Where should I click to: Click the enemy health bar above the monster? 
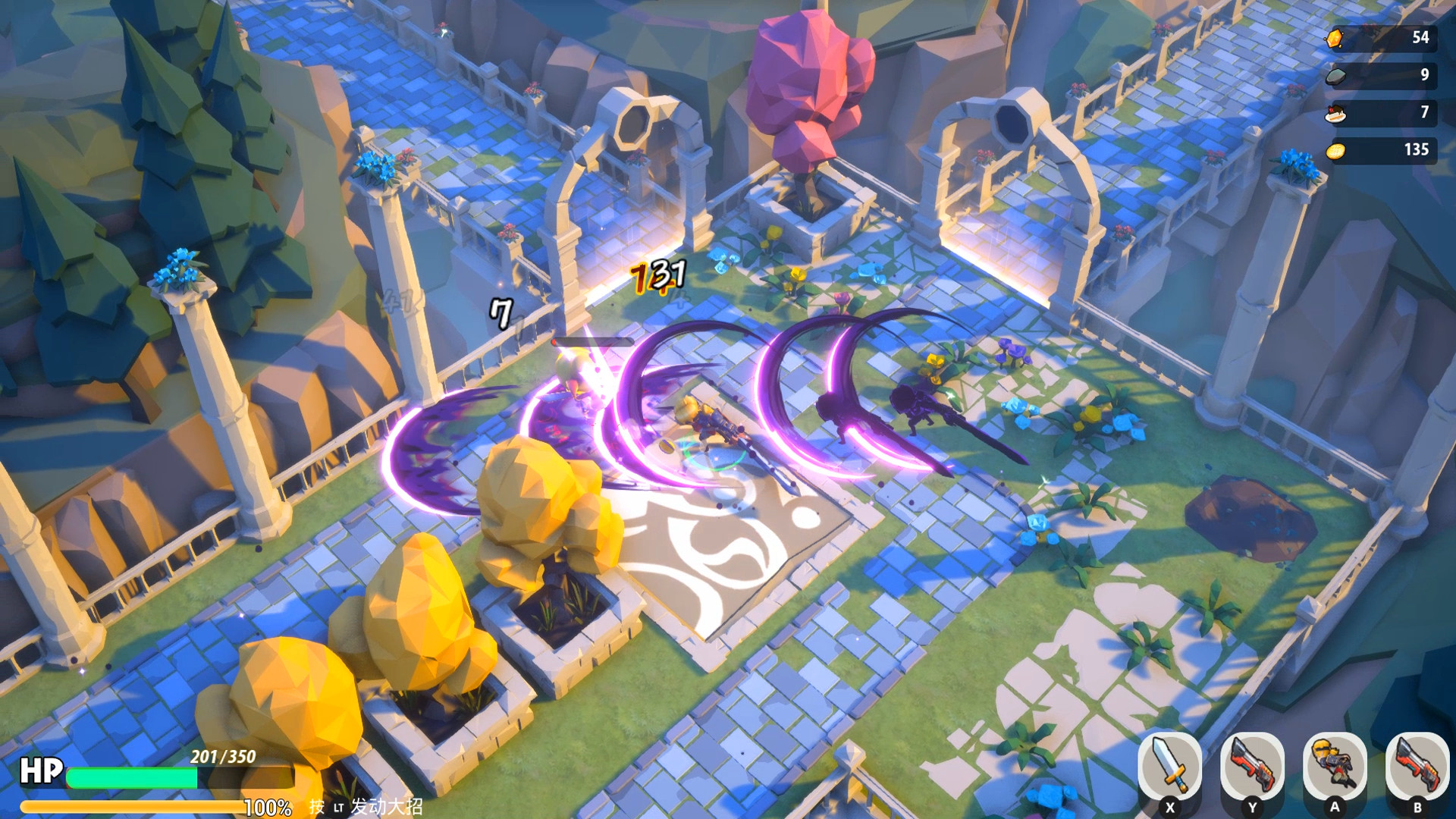tap(595, 342)
